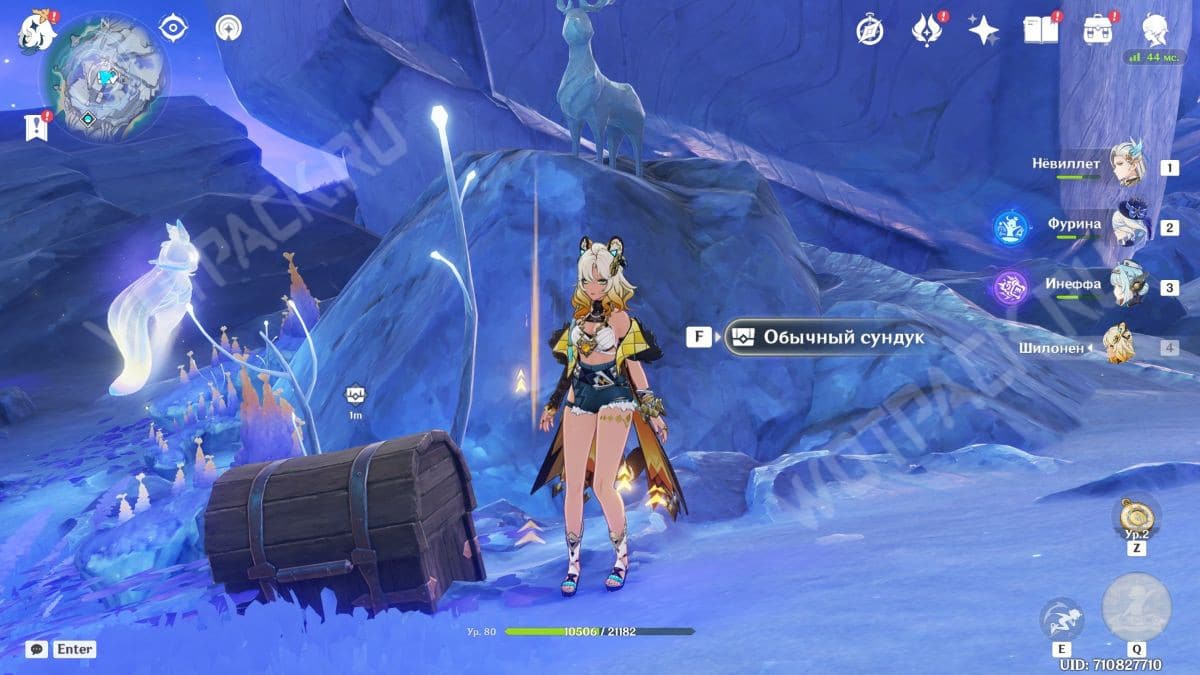This screenshot has width=1200, height=675.
Task: Open the battle pass style icon with alert
Action: tap(927, 30)
